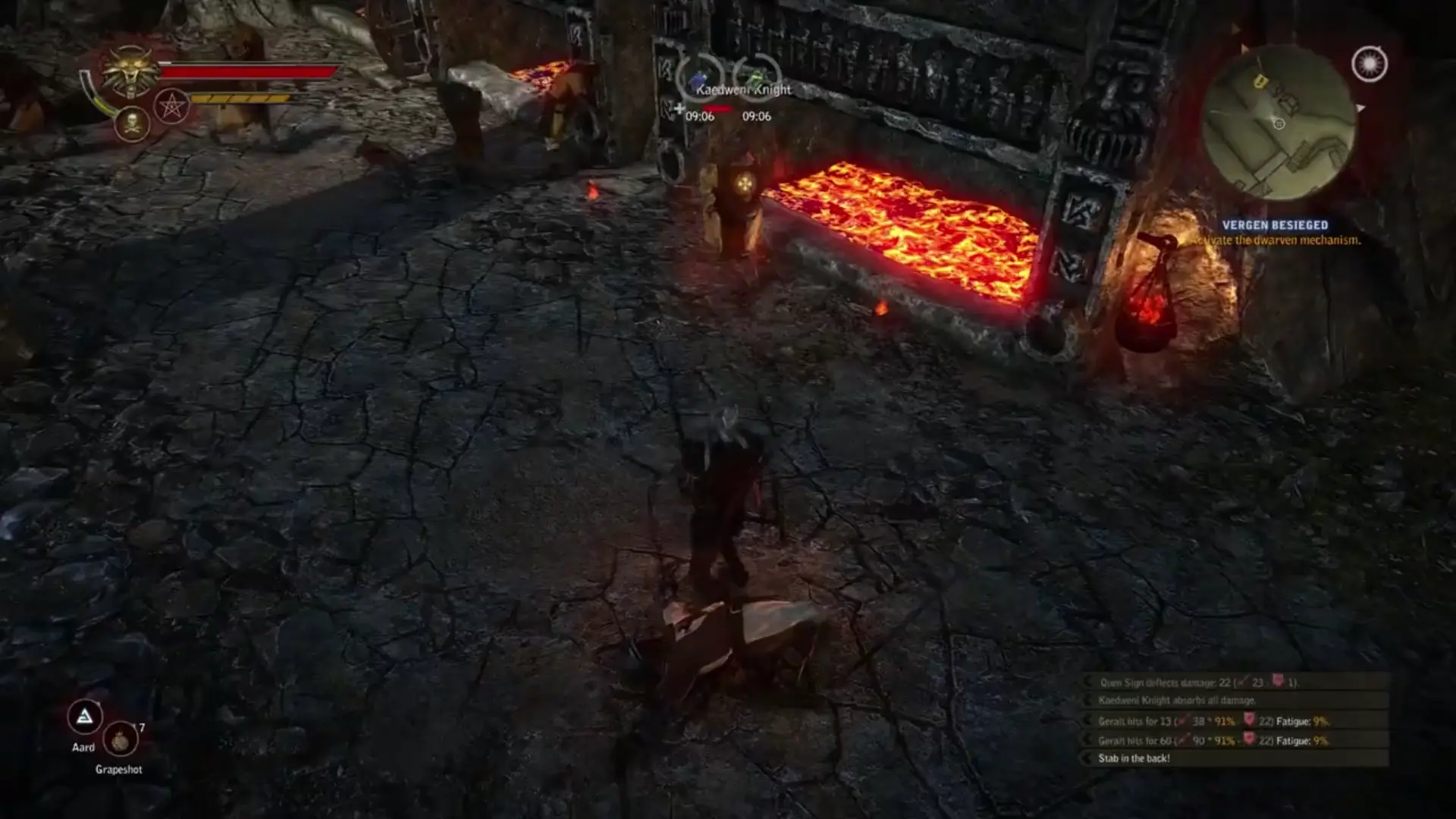The image size is (1456, 819).
Task: Click the left 09:06 countdown timer
Action: pyautogui.click(x=699, y=117)
